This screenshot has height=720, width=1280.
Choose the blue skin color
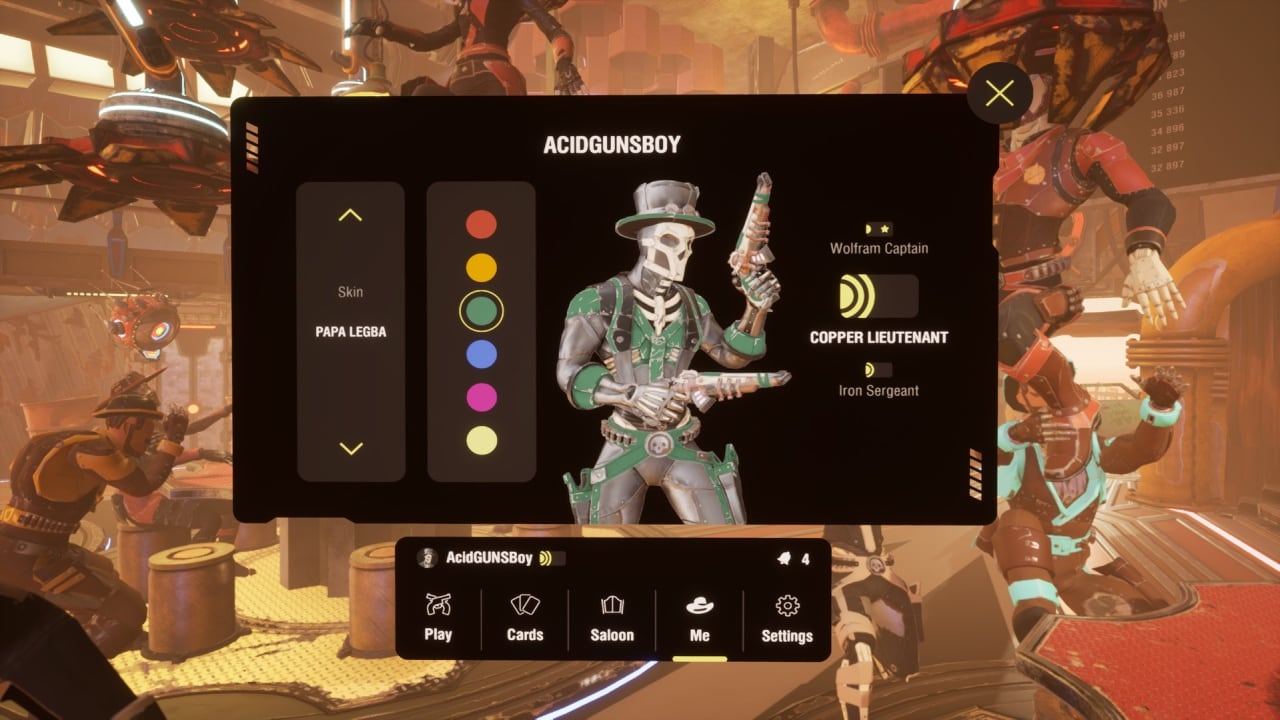(481, 354)
